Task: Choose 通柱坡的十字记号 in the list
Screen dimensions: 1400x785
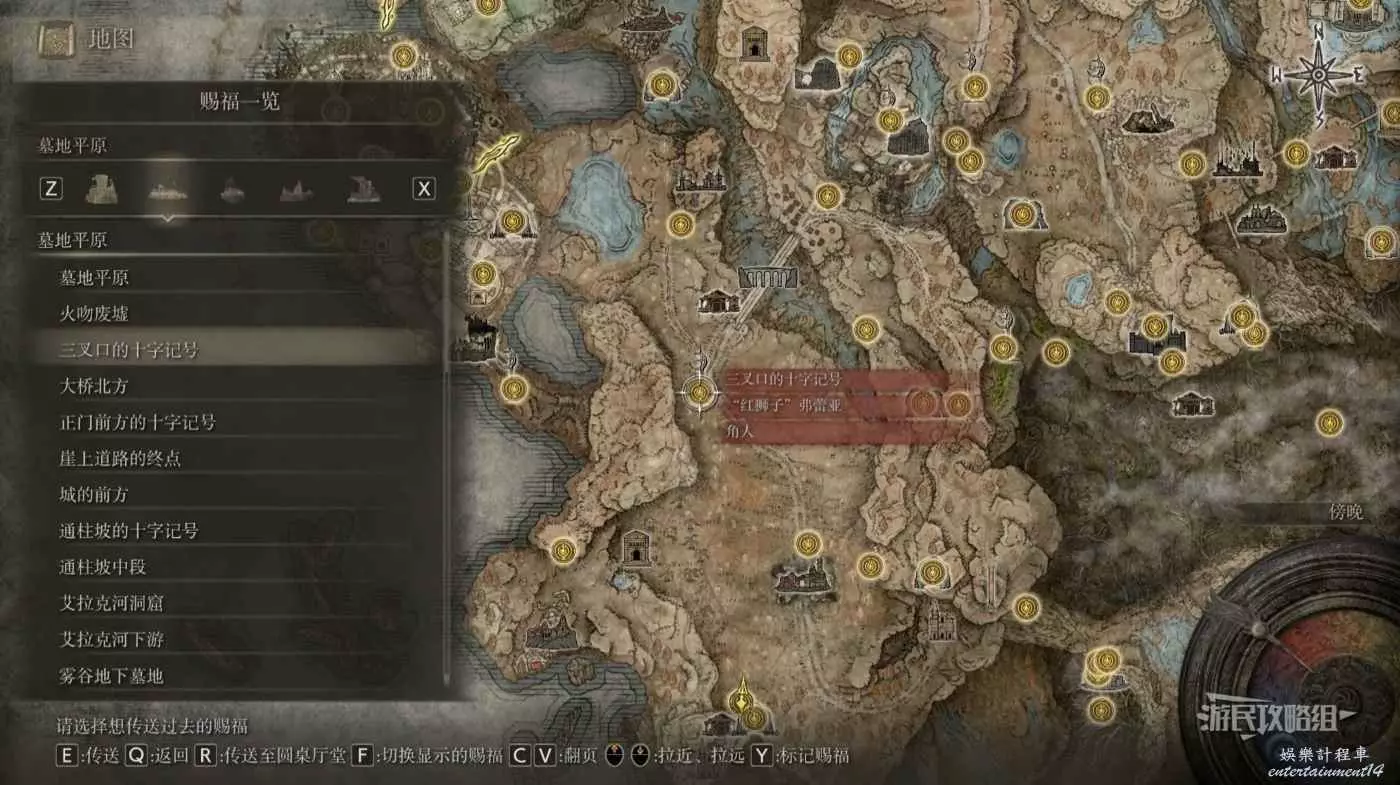Action: pyautogui.click(x=128, y=531)
